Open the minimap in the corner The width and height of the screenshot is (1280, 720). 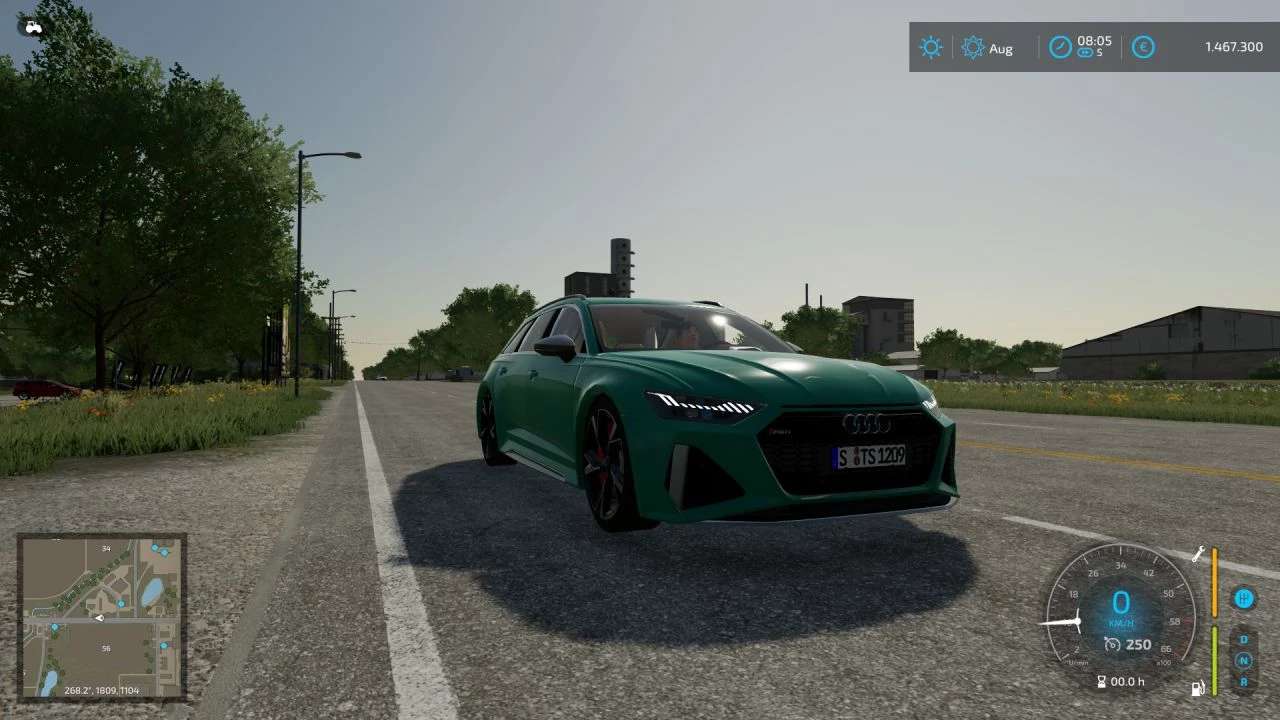[x=102, y=616]
